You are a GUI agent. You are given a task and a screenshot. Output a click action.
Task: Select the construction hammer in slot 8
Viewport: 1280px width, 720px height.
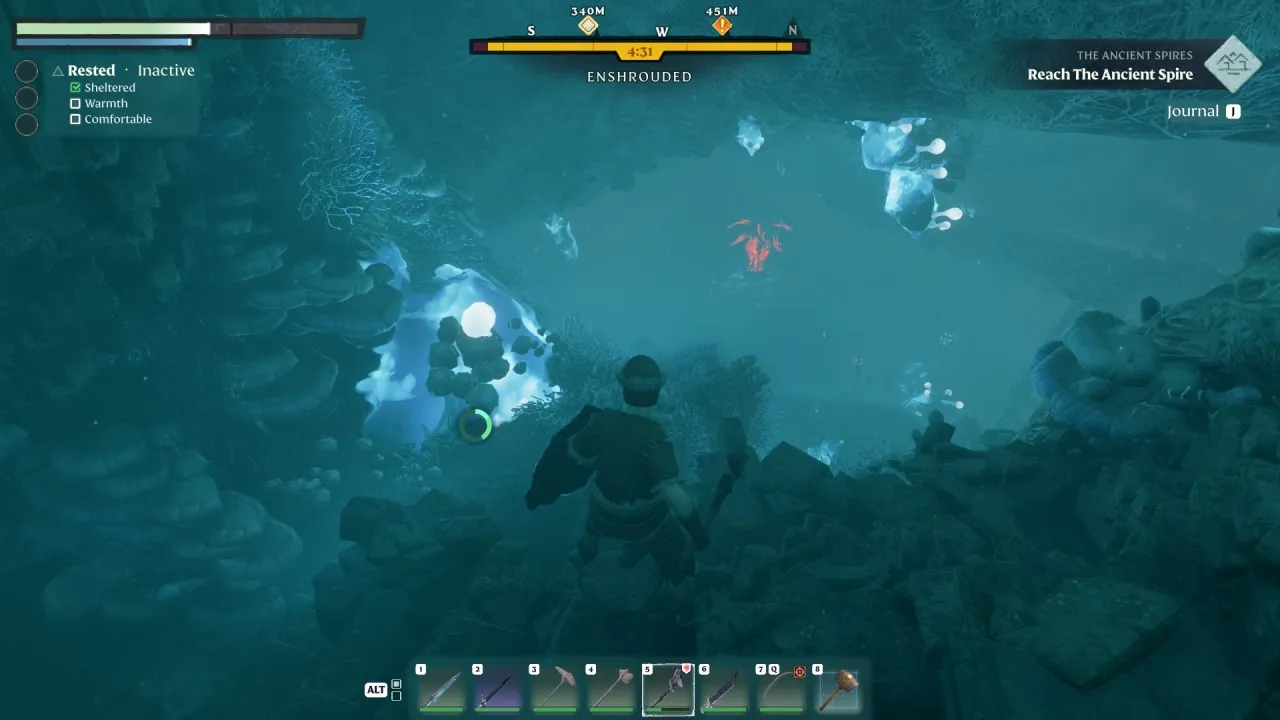pyautogui.click(x=838, y=690)
